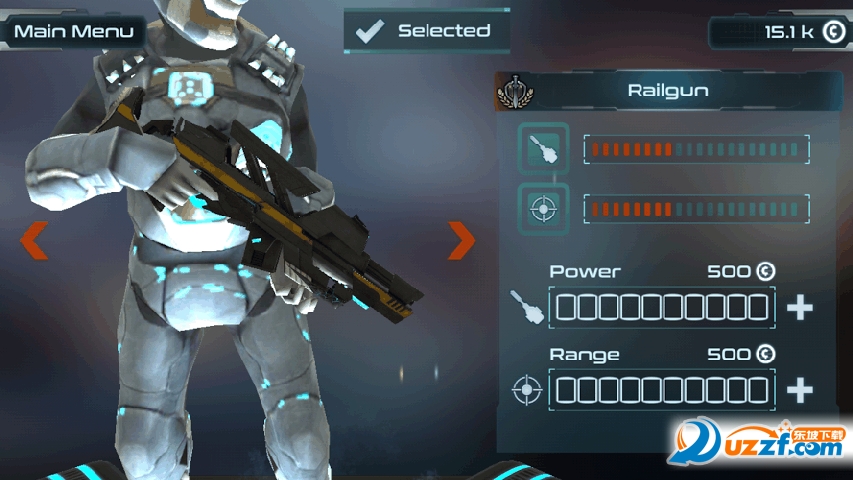The width and height of the screenshot is (853, 480).
Task: Return to the Main Menu
Action: point(73,31)
